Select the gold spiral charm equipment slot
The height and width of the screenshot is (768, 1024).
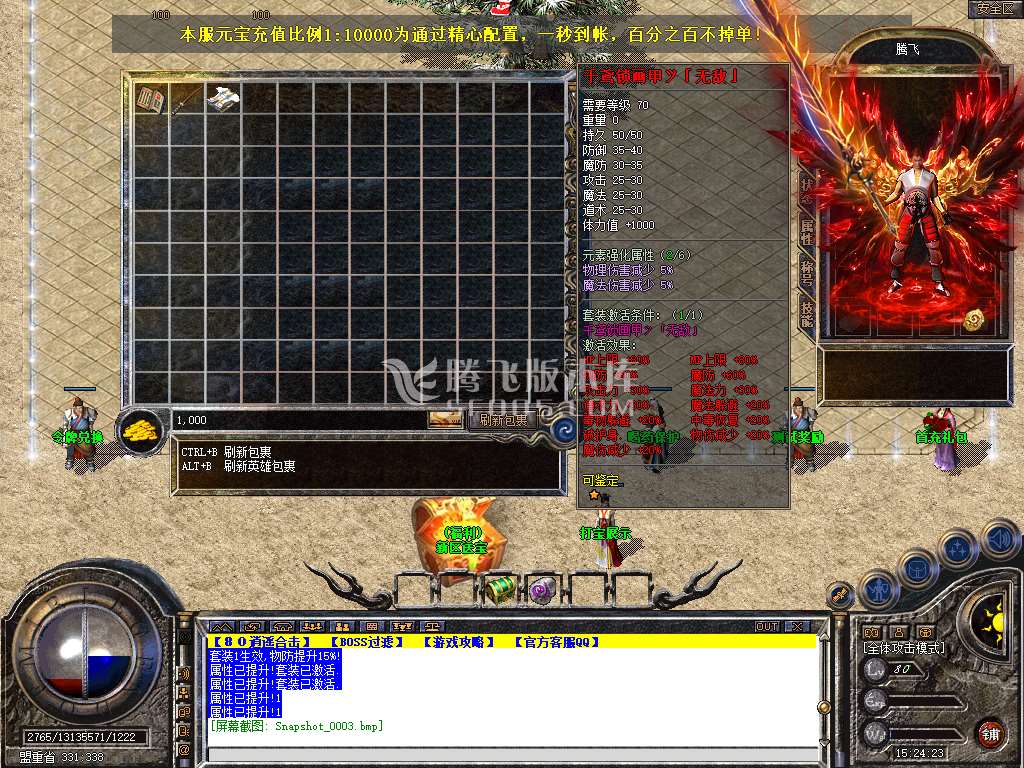(974, 320)
